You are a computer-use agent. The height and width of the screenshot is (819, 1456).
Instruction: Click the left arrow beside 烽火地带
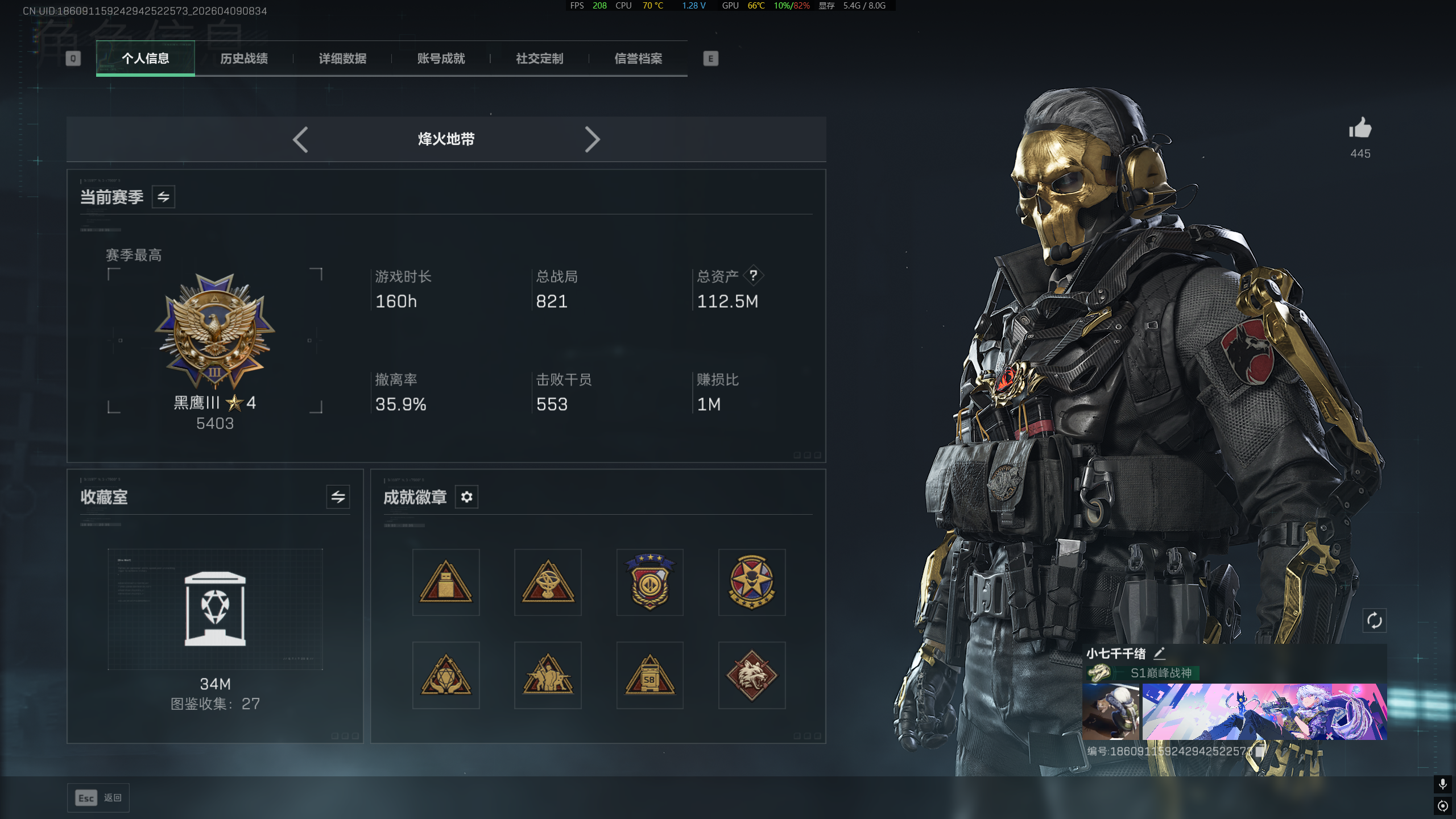click(300, 139)
